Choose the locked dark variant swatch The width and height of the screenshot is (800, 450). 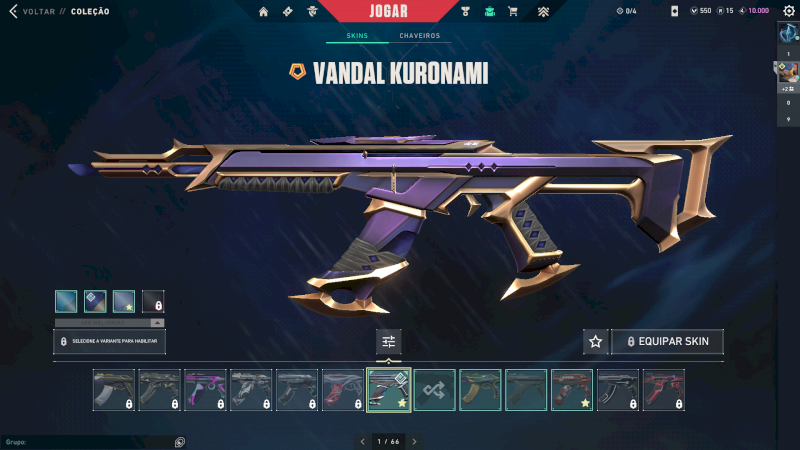click(153, 301)
